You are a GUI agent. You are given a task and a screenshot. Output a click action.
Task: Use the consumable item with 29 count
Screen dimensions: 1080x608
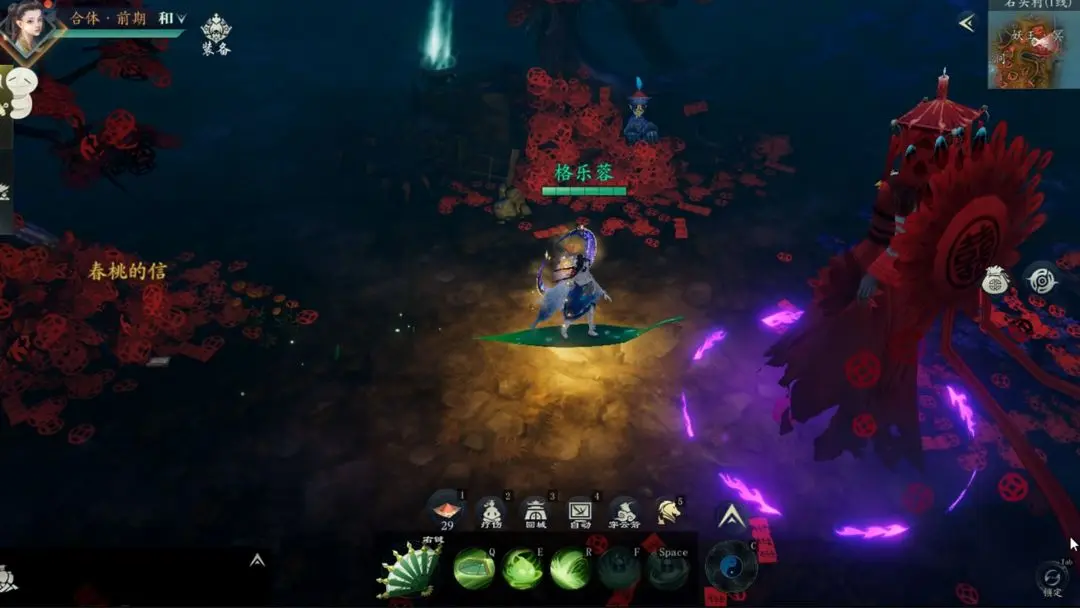coord(446,512)
